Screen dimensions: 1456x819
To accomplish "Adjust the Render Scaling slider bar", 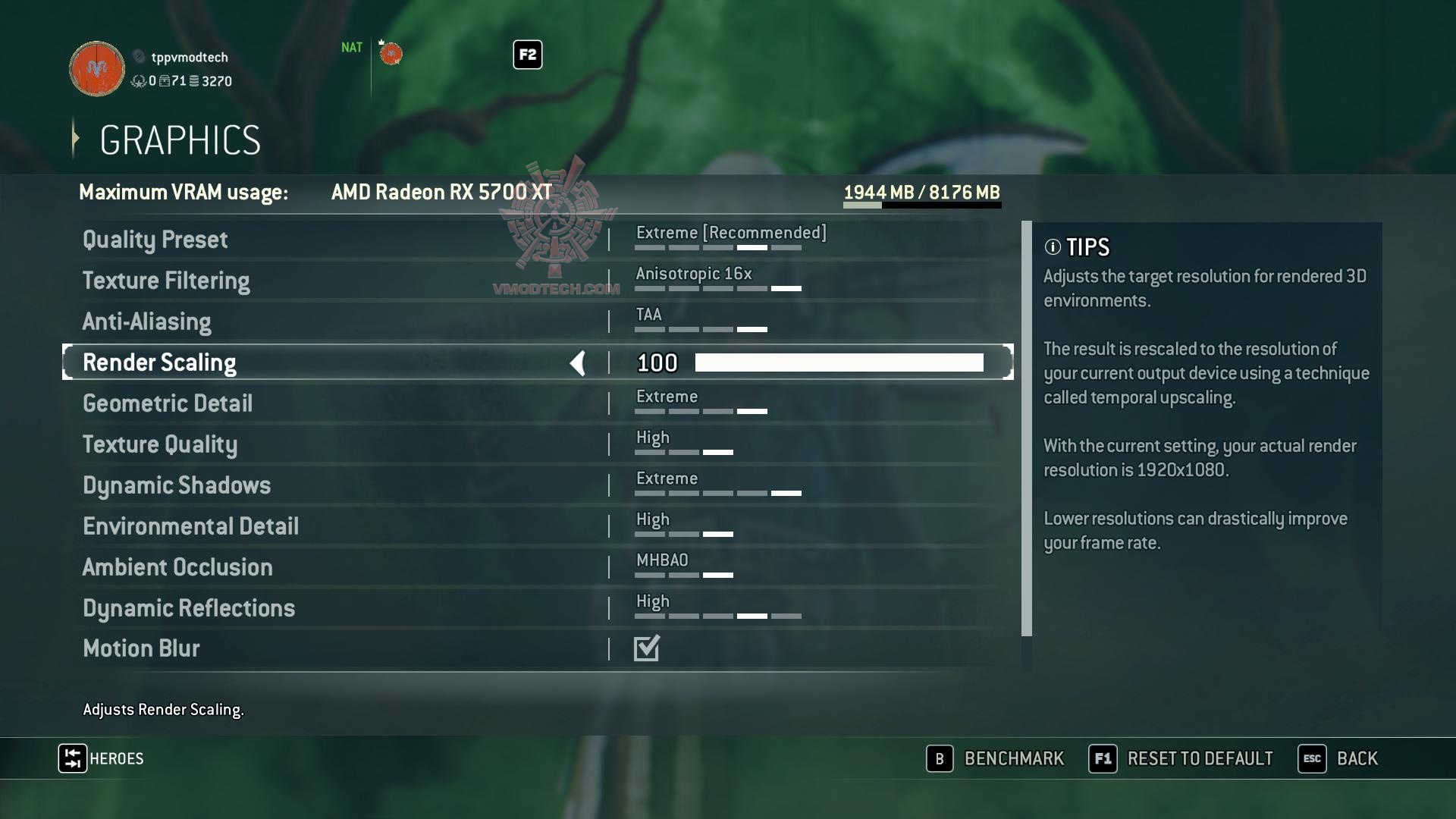I will (x=839, y=362).
